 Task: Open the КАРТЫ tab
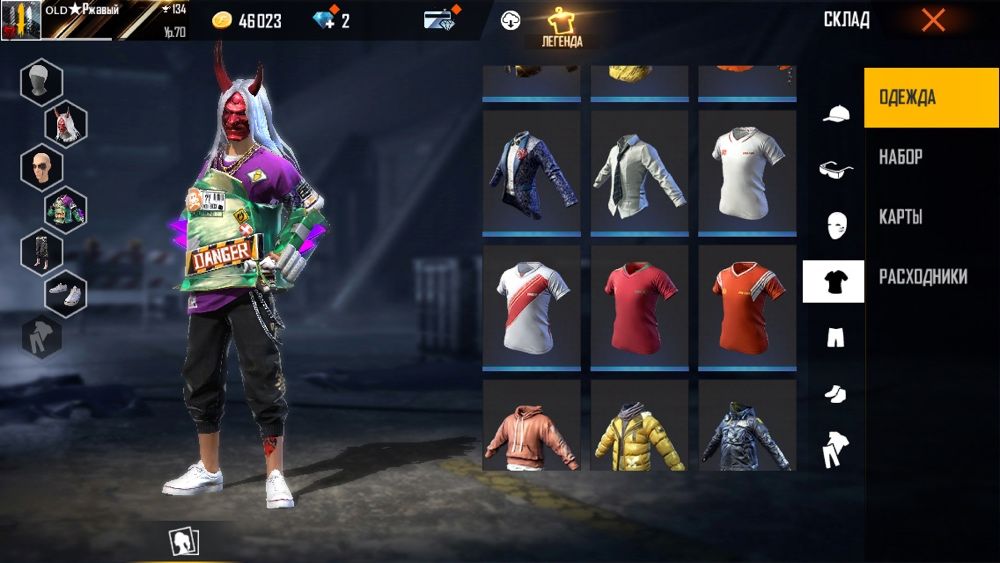[x=900, y=217]
